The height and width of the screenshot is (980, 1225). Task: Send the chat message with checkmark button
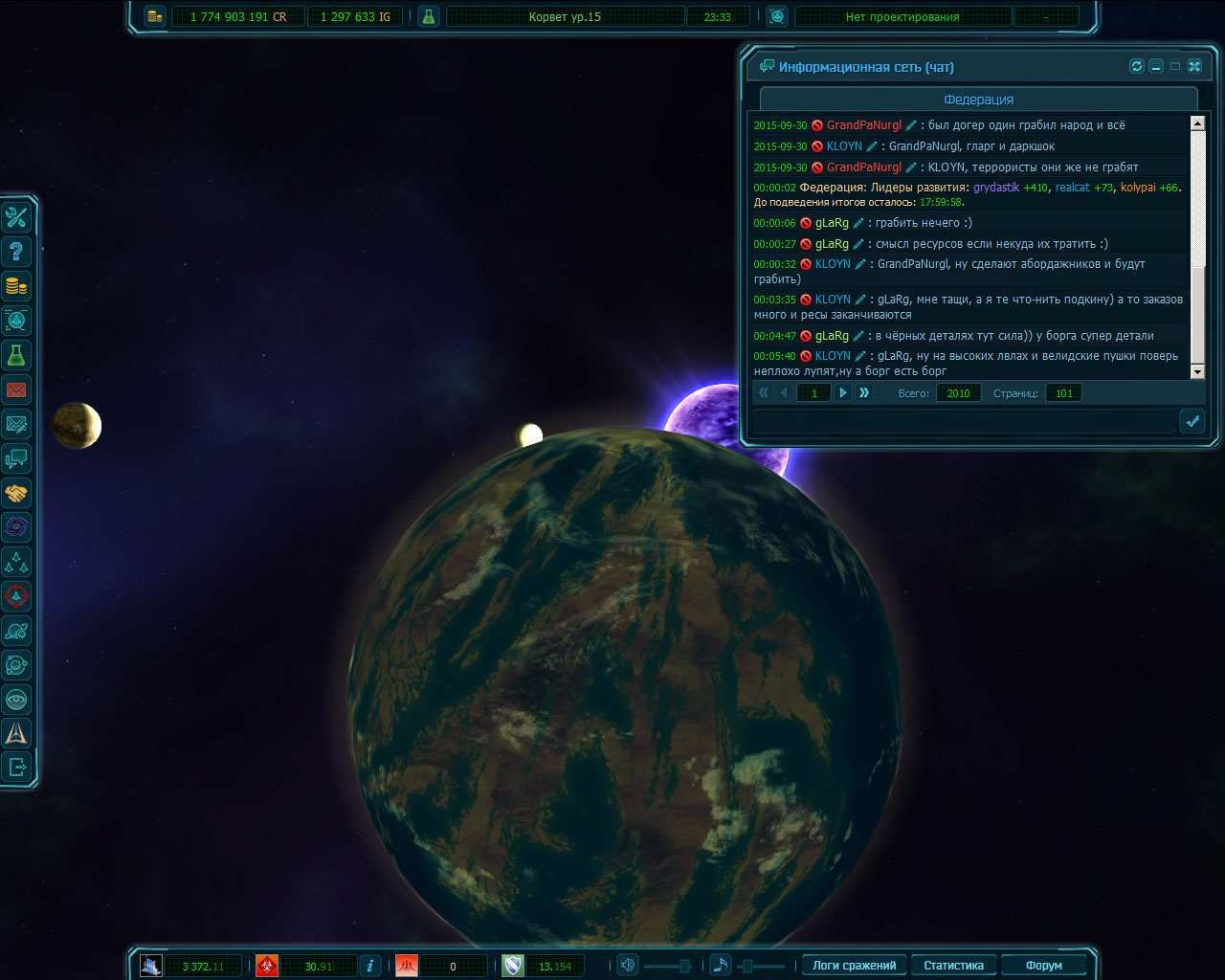(1192, 421)
